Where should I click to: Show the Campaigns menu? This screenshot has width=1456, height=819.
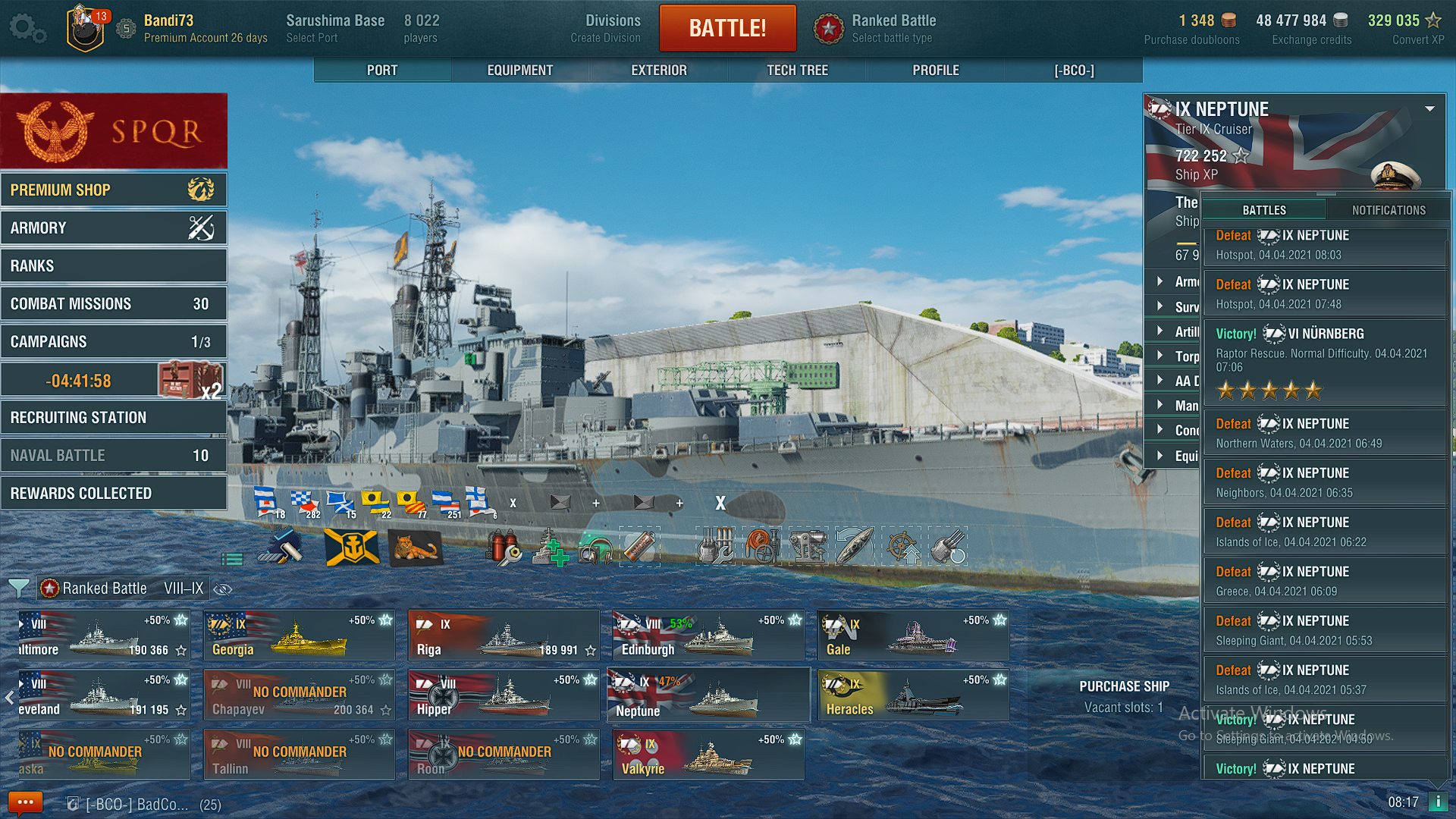pos(114,341)
